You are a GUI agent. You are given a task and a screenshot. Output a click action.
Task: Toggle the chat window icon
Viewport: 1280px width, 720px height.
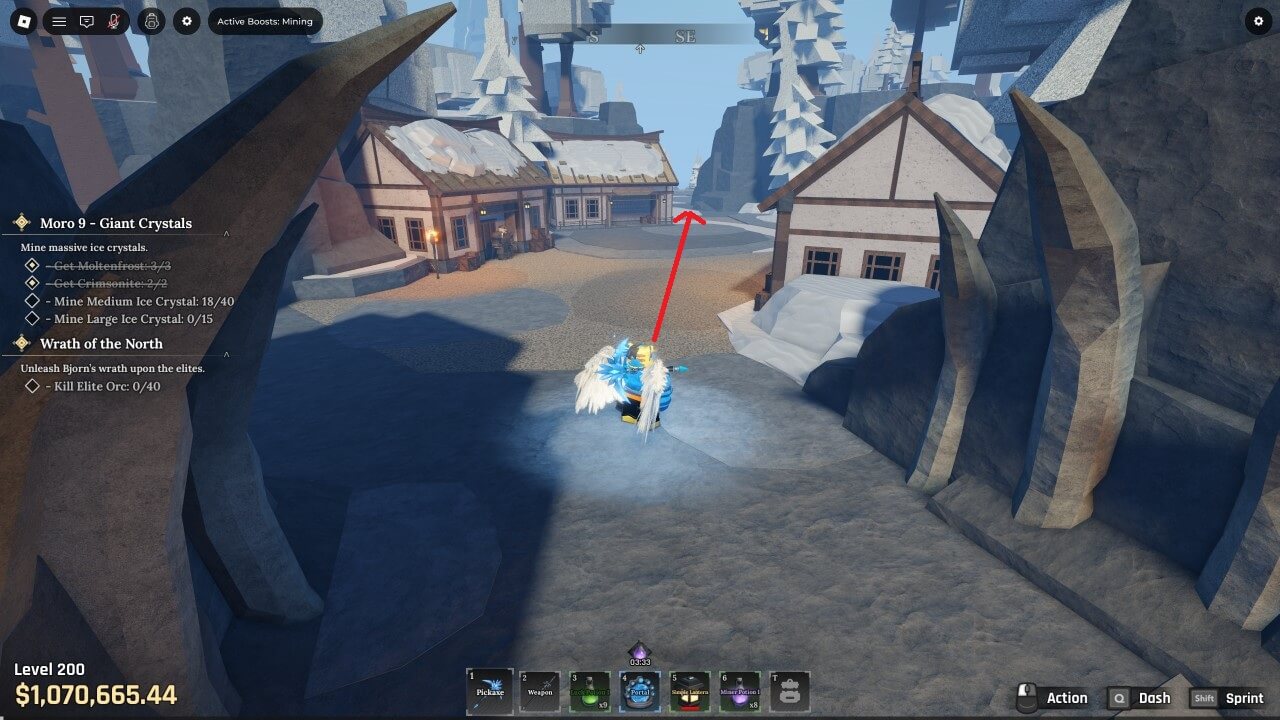tap(87, 21)
